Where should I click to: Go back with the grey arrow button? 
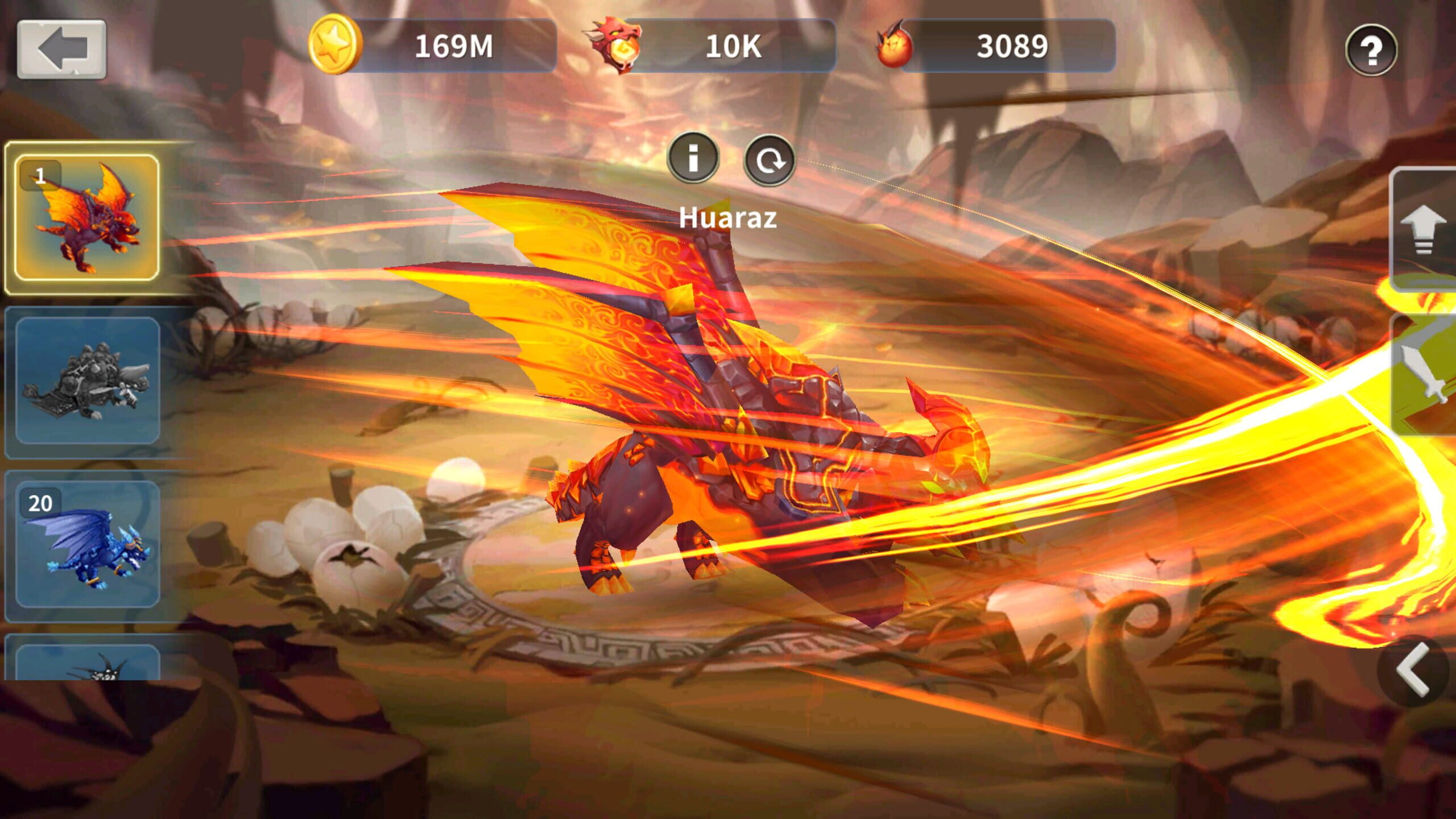[61, 49]
